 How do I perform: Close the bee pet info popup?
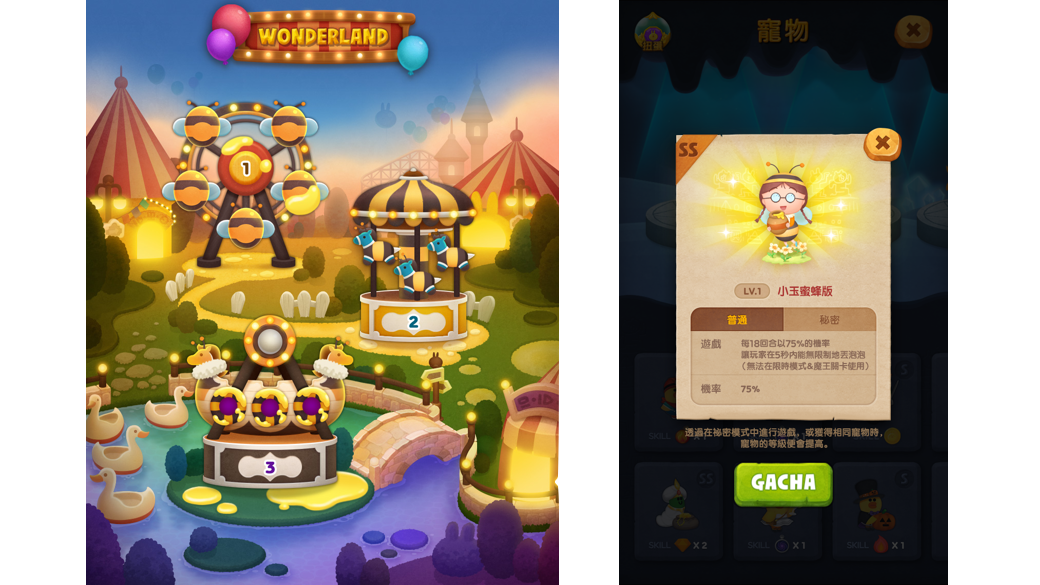882,144
